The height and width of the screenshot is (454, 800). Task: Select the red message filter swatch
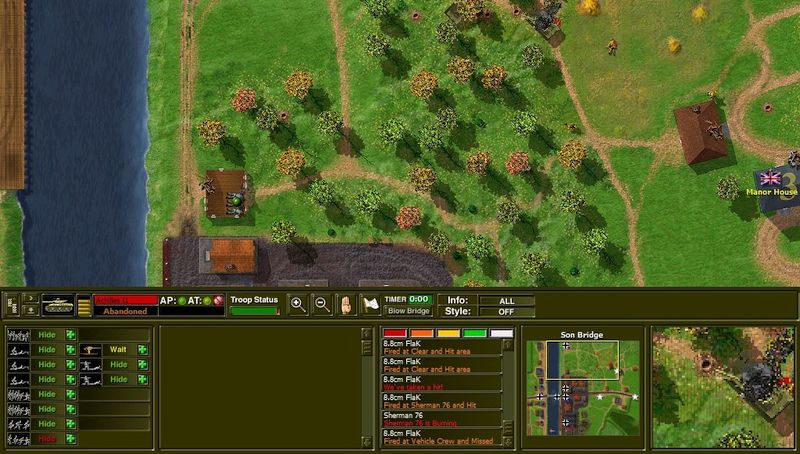pyautogui.click(x=394, y=333)
